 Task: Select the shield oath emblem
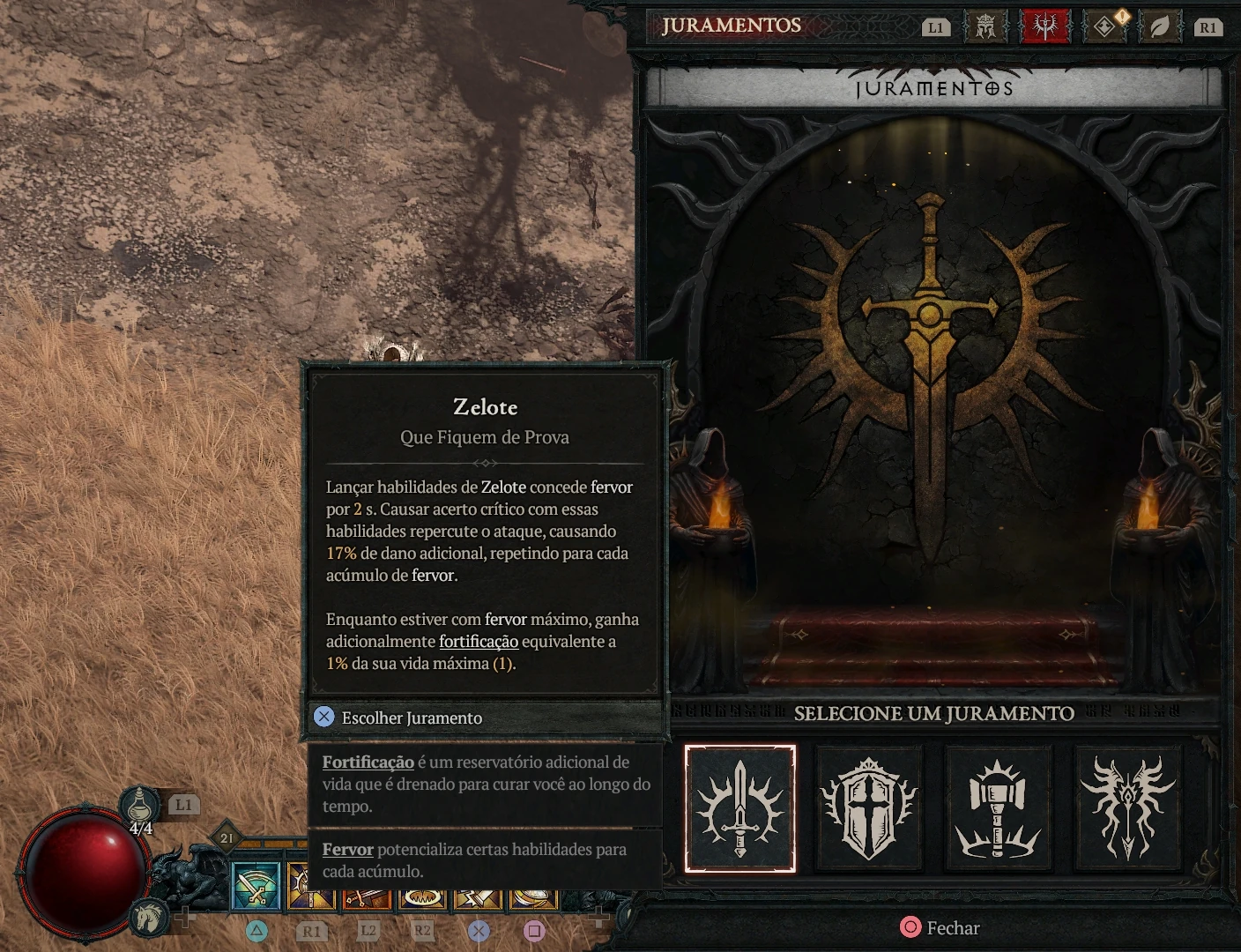pos(869,809)
